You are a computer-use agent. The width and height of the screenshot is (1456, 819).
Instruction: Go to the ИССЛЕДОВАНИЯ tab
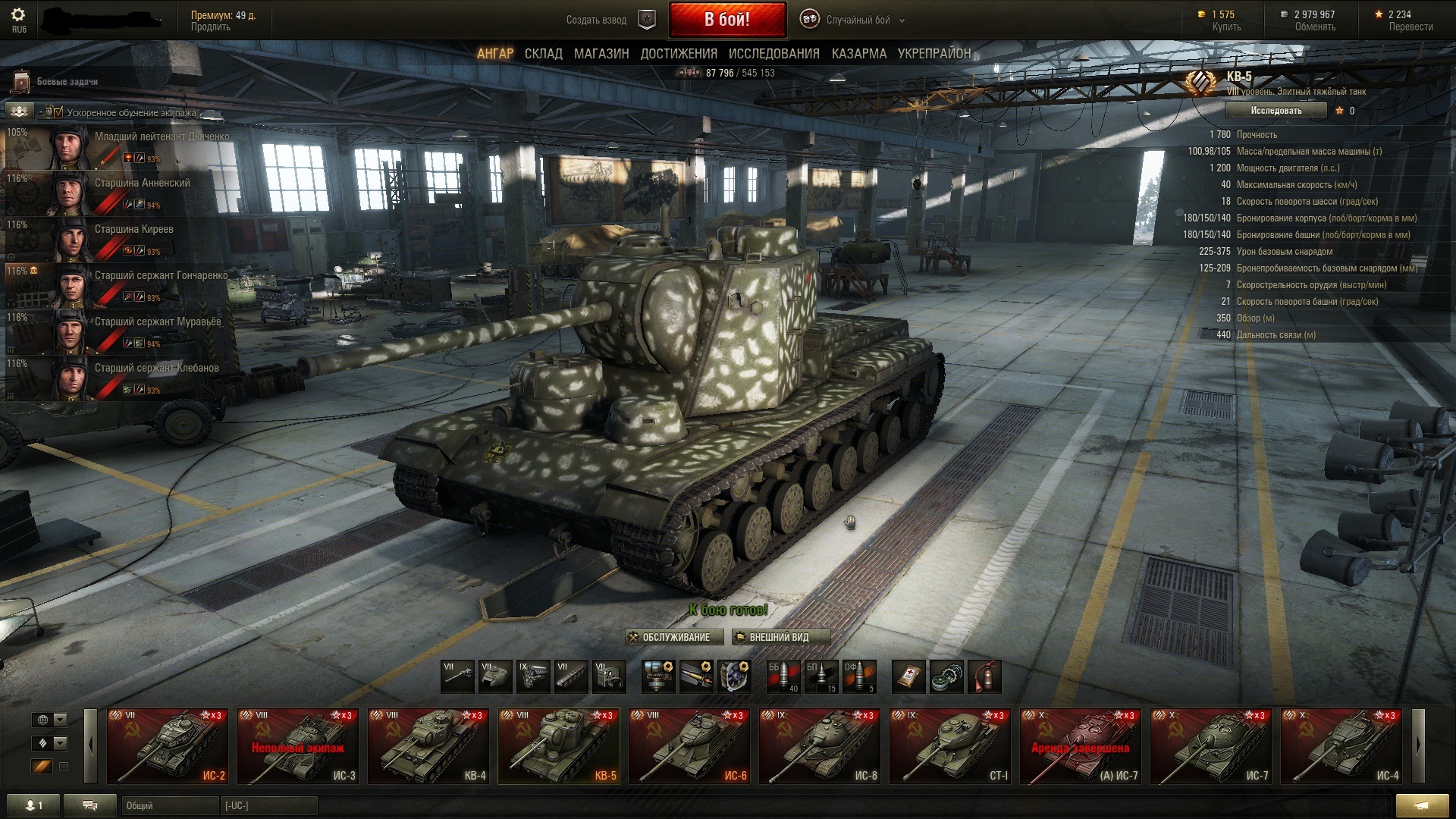click(773, 54)
